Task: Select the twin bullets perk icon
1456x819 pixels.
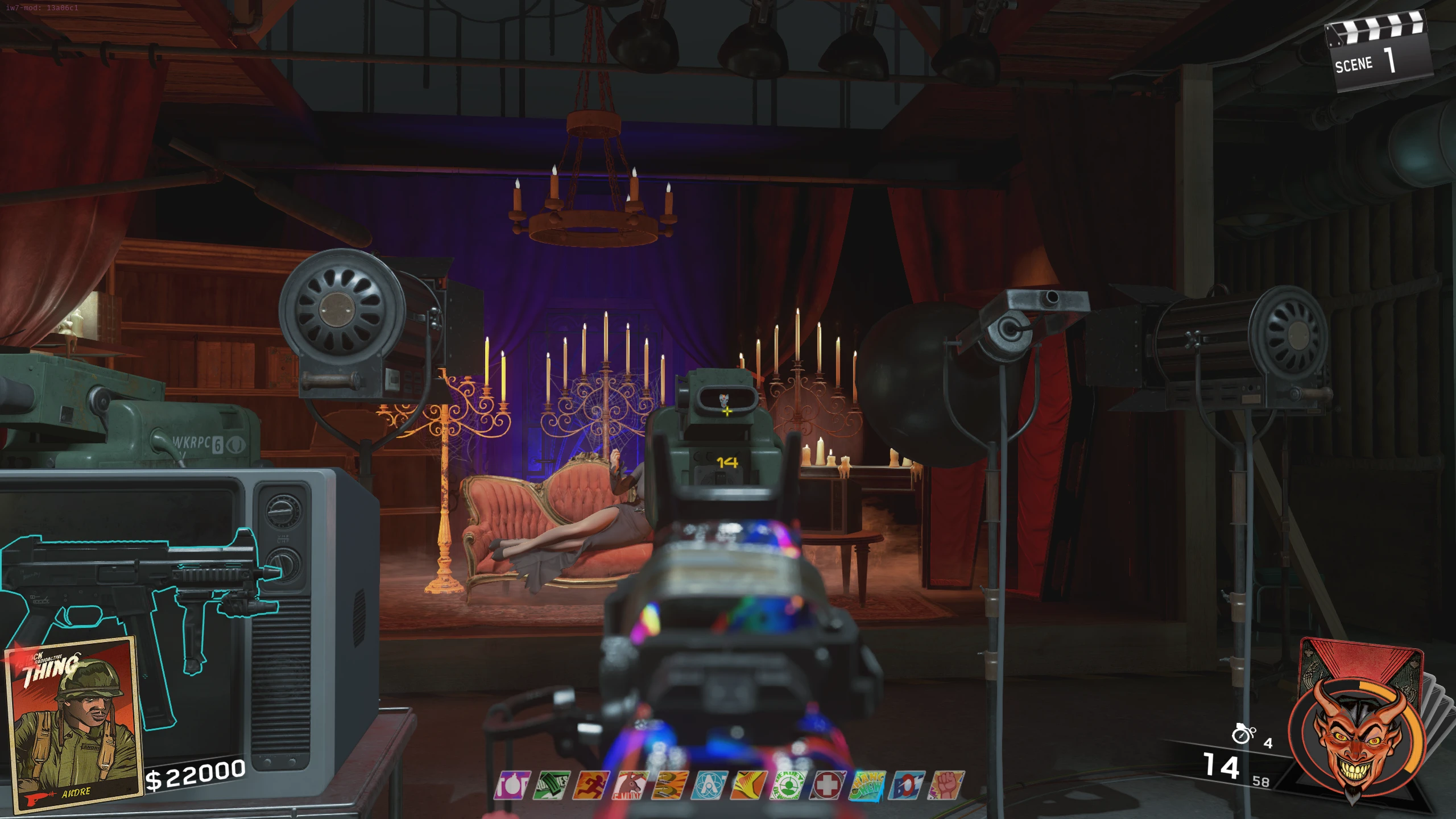Action: click(x=670, y=785)
